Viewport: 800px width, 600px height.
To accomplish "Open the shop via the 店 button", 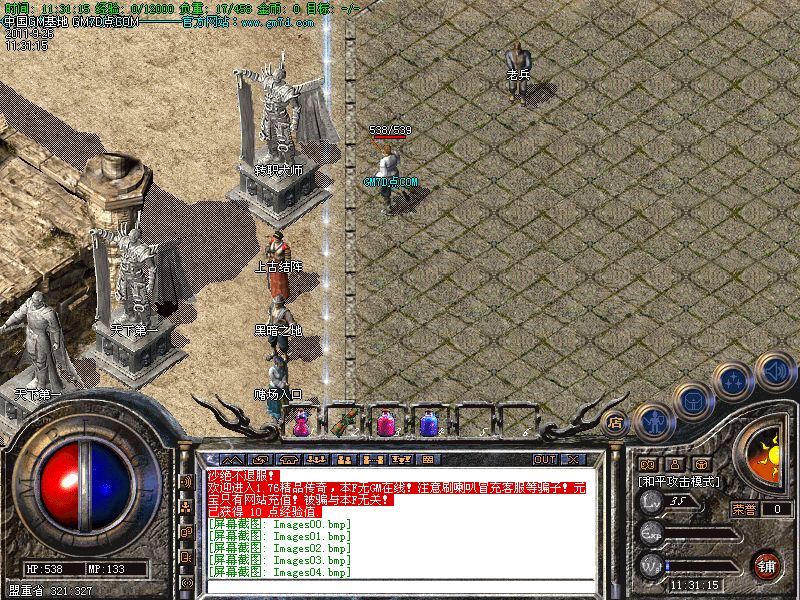I will [616, 422].
